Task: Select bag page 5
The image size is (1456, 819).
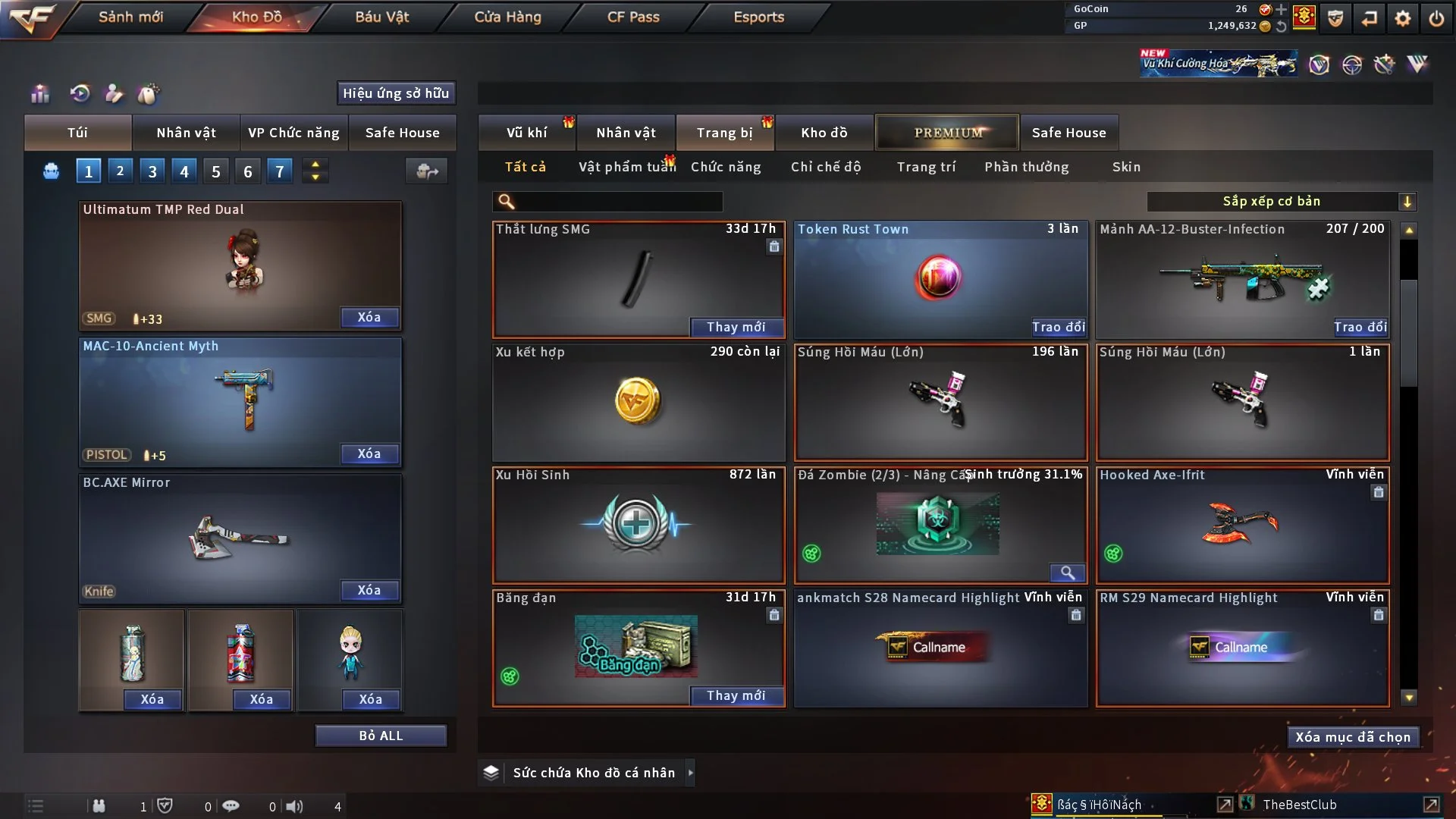Action: click(215, 171)
